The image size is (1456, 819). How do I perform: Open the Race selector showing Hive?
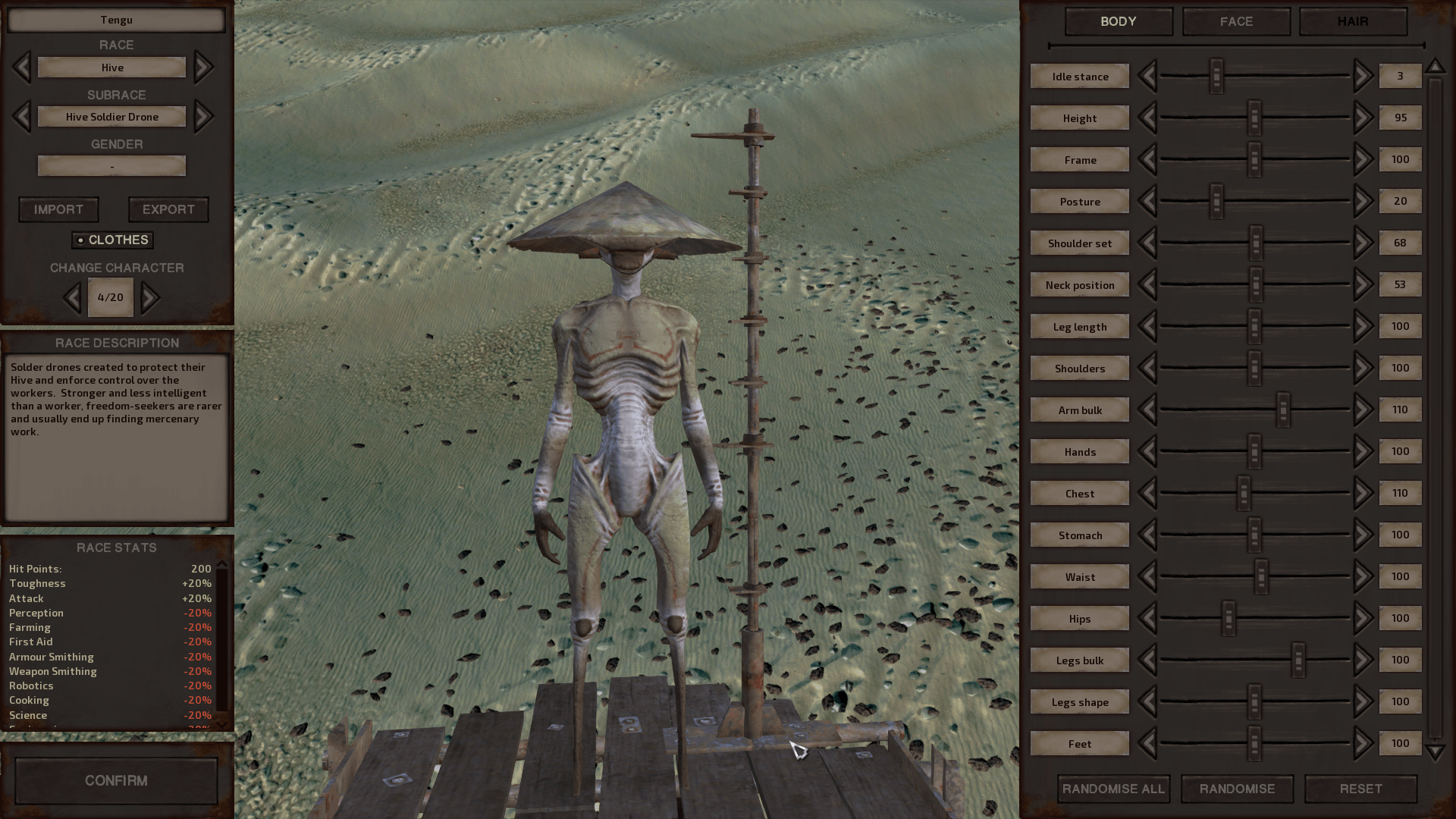(x=111, y=67)
